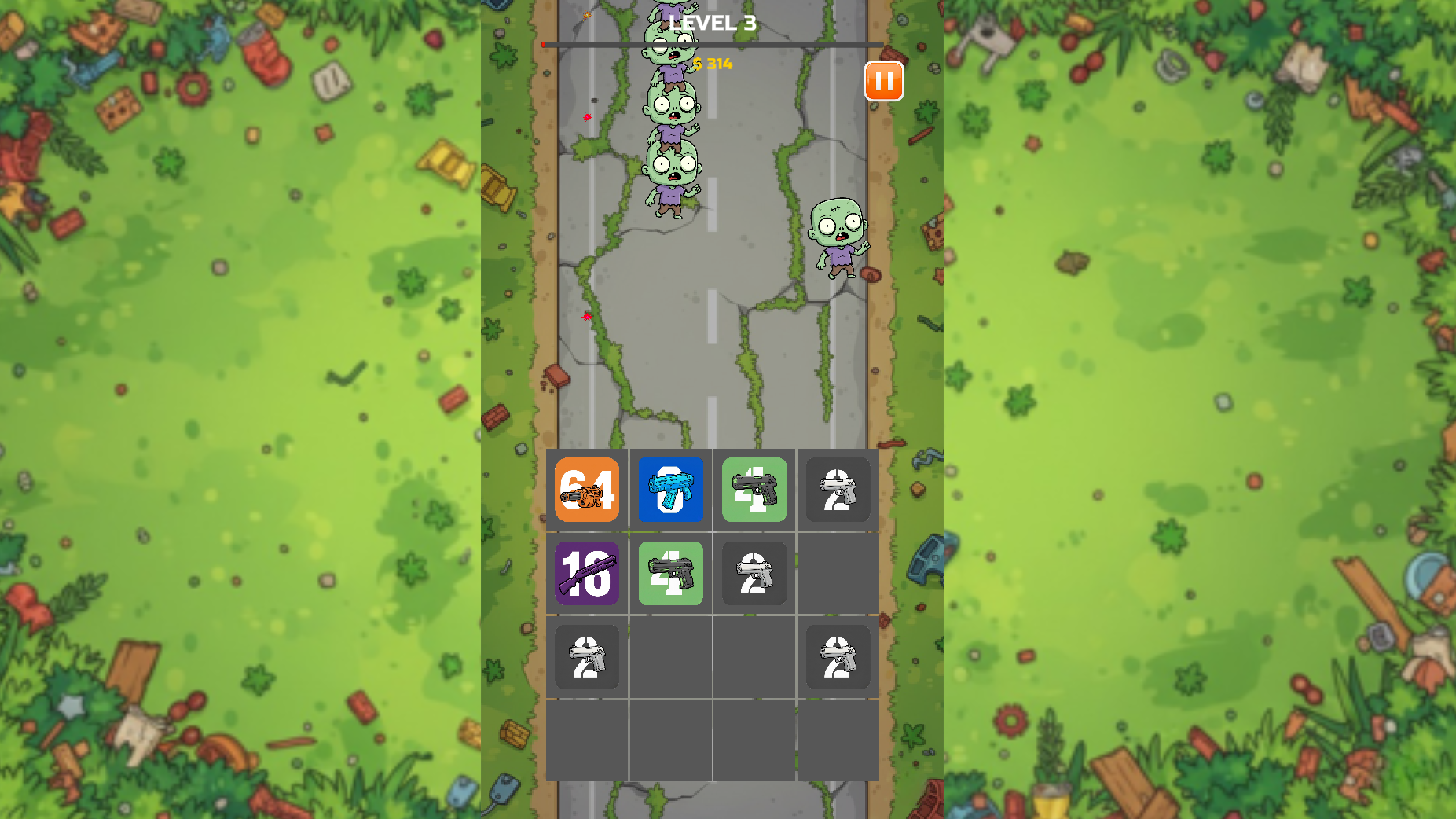Tap the gray 2 pistol in bottom left
1456x819 pixels.
(586, 657)
